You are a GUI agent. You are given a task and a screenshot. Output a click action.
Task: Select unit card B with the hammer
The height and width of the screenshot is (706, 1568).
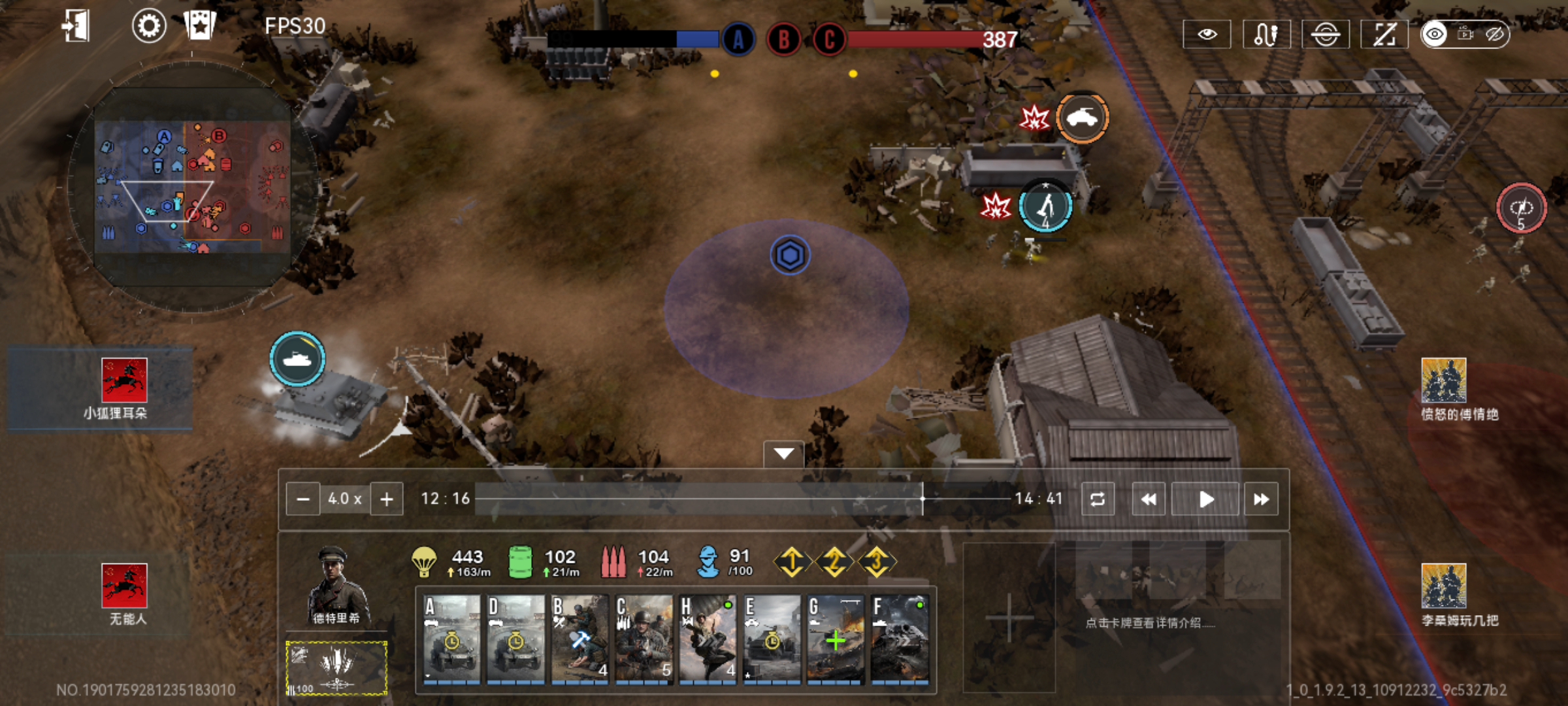pos(580,639)
